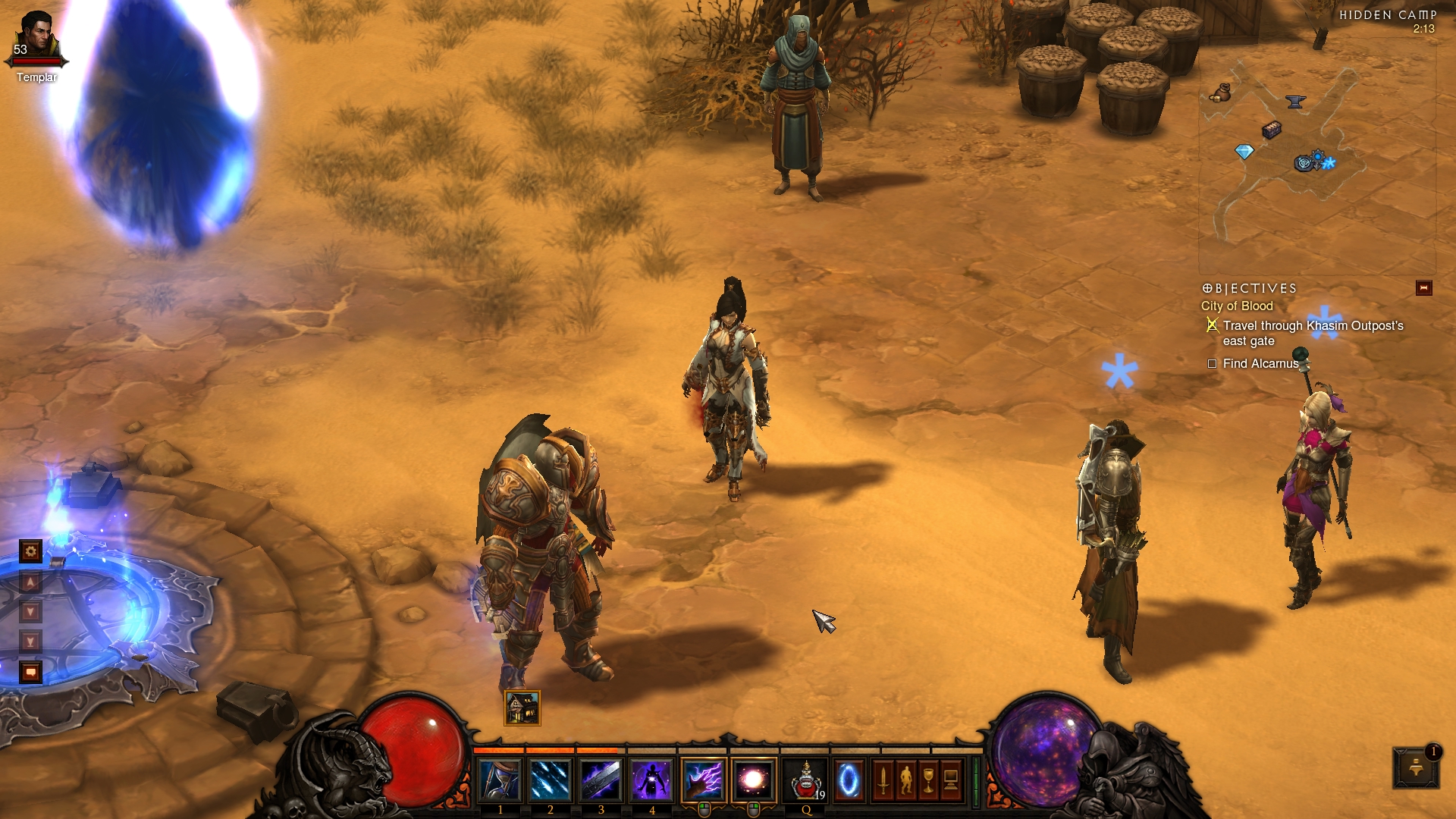1456x819 pixels.
Task: Drink the red health potion
Action: [805, 780]
